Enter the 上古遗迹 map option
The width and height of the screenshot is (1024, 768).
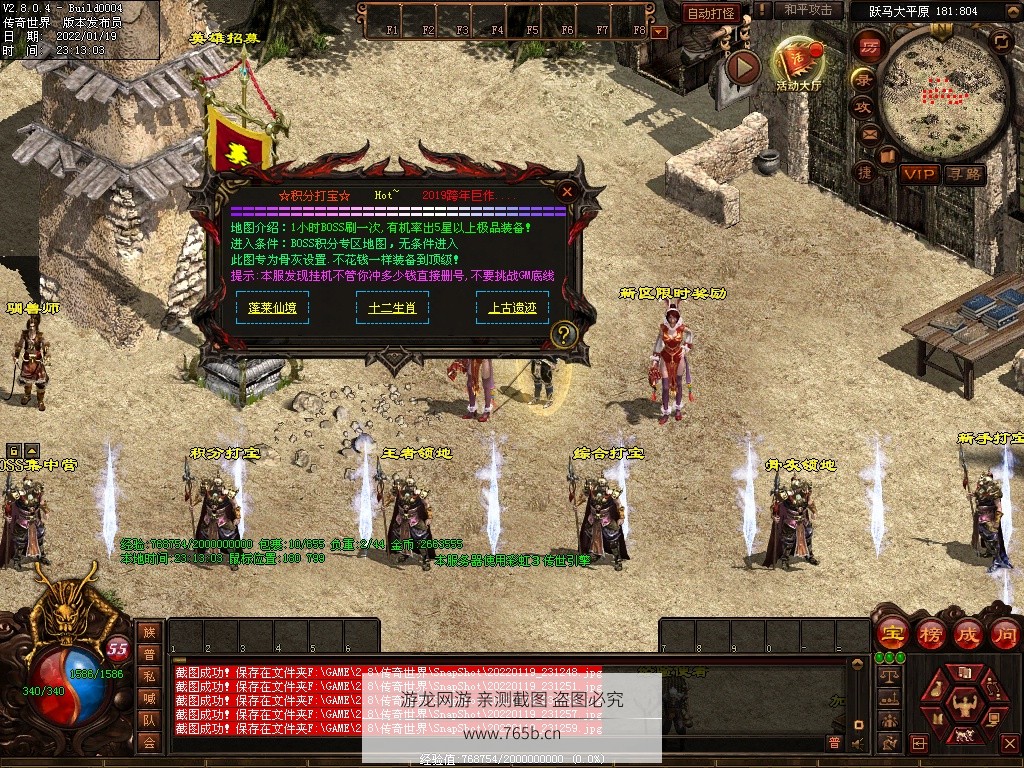point(512,308)
